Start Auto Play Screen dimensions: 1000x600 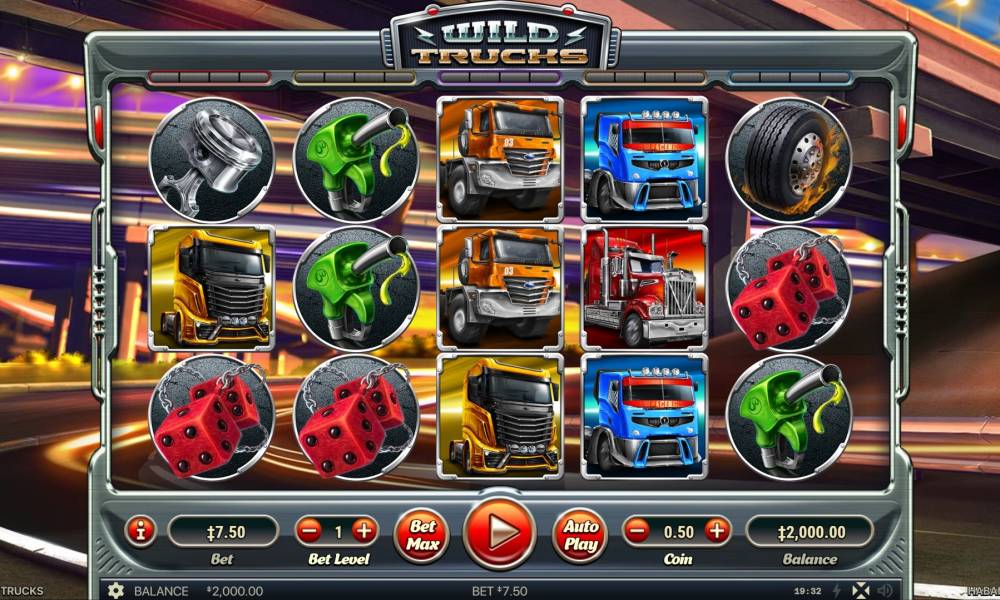point(581,533)
